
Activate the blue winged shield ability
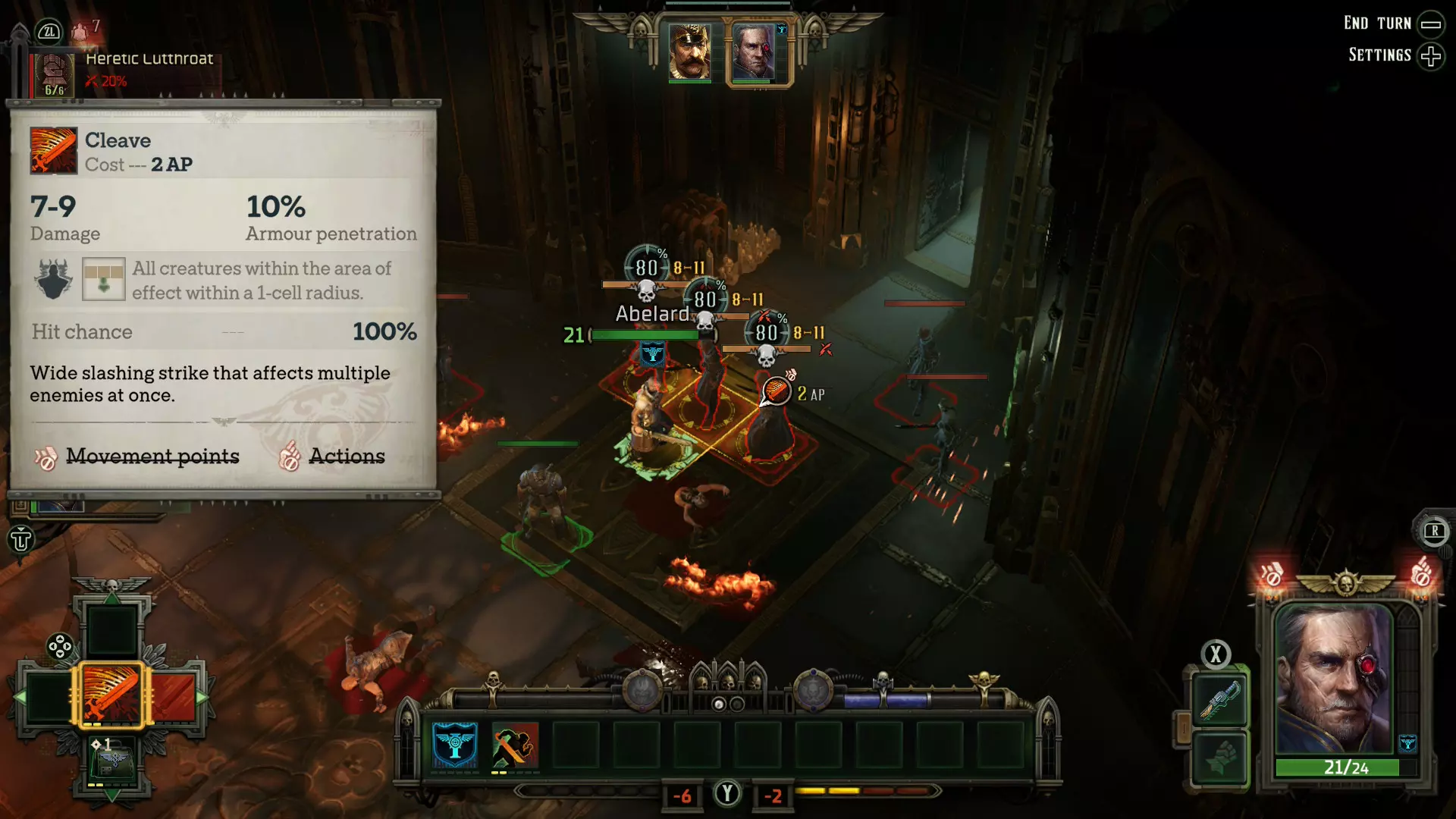455,745
